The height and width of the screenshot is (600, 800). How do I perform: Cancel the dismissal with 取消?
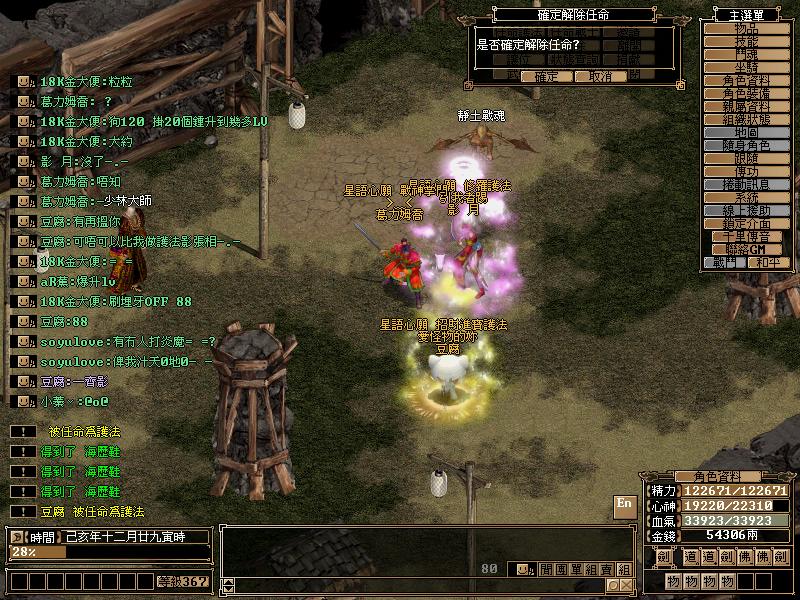pyautogui.click(x=600, y=76)
